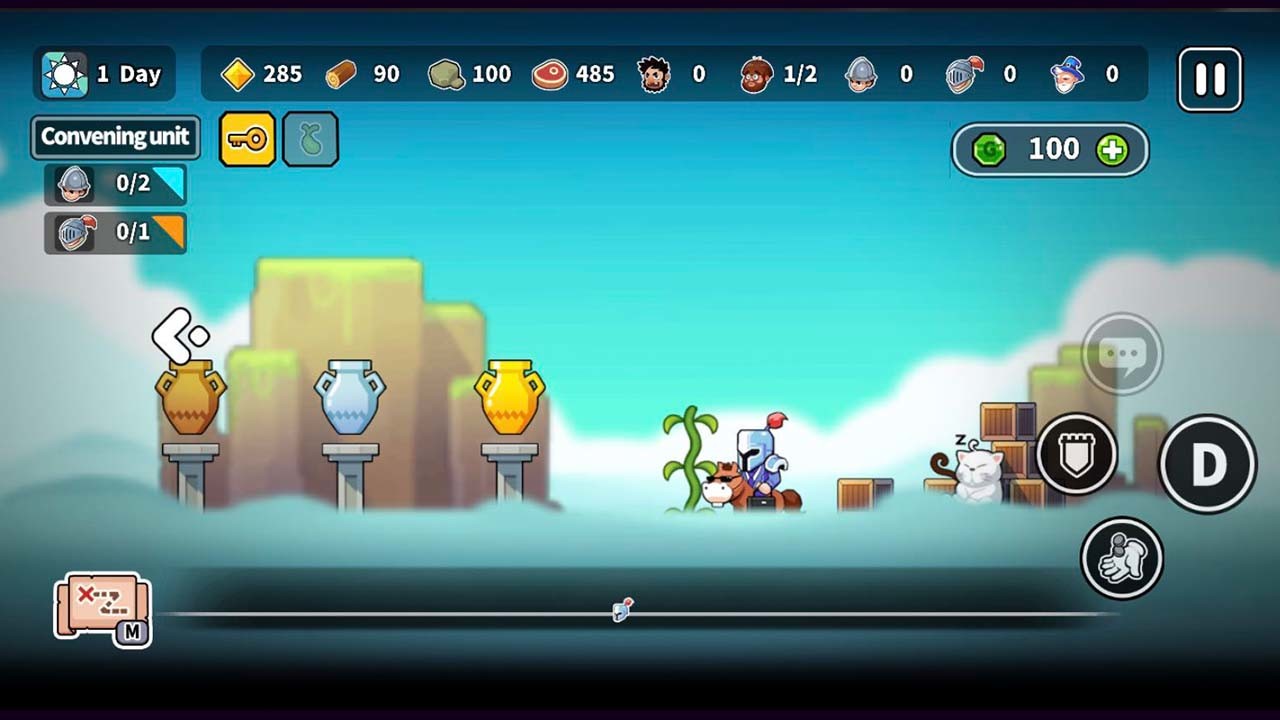The image size is (1280, 720).
Task: Expand the Convening unit panel
Action: pyautogui.click(x=114, y=138)
